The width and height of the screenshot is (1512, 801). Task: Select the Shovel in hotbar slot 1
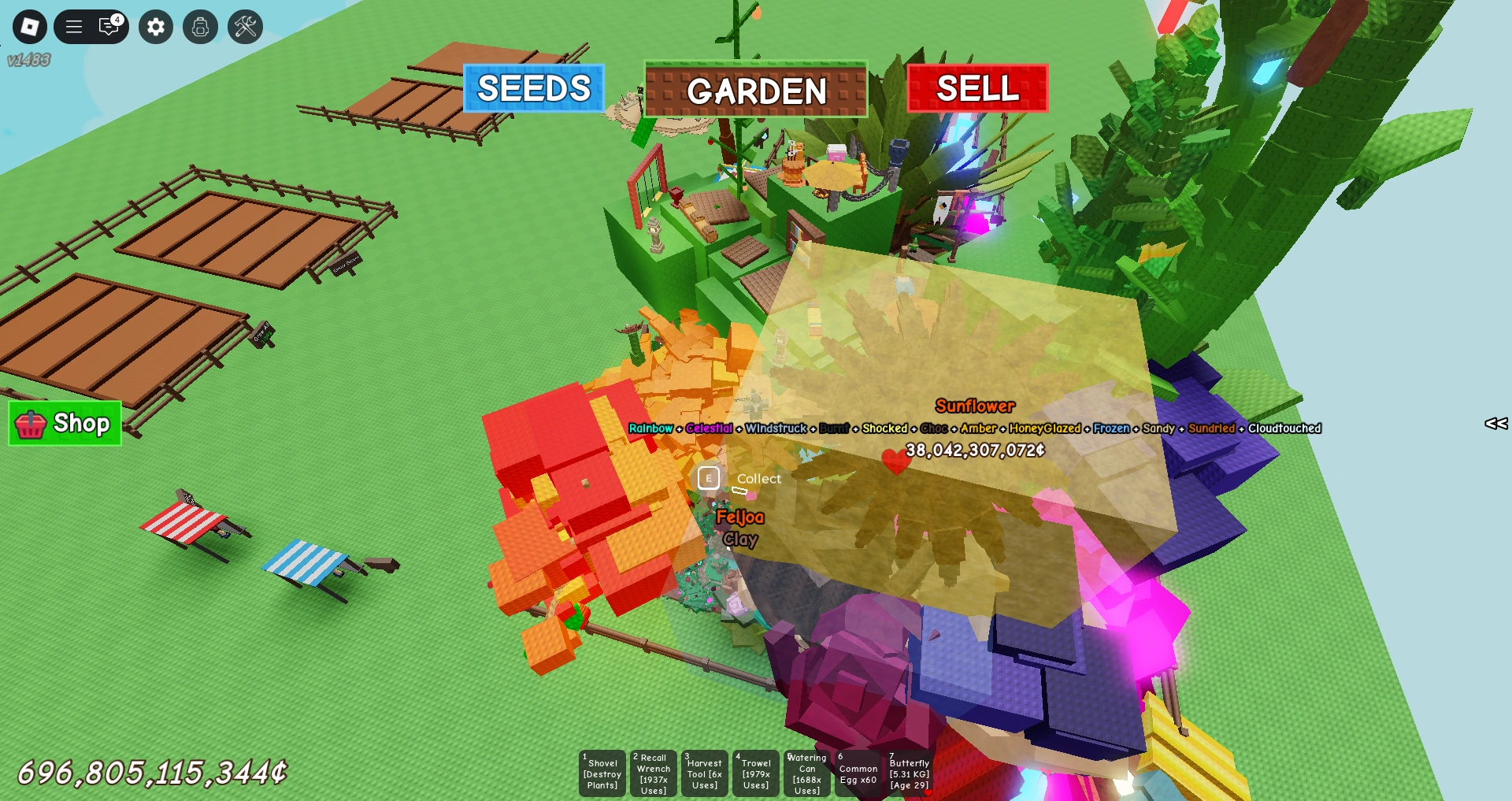click(602, 773)
